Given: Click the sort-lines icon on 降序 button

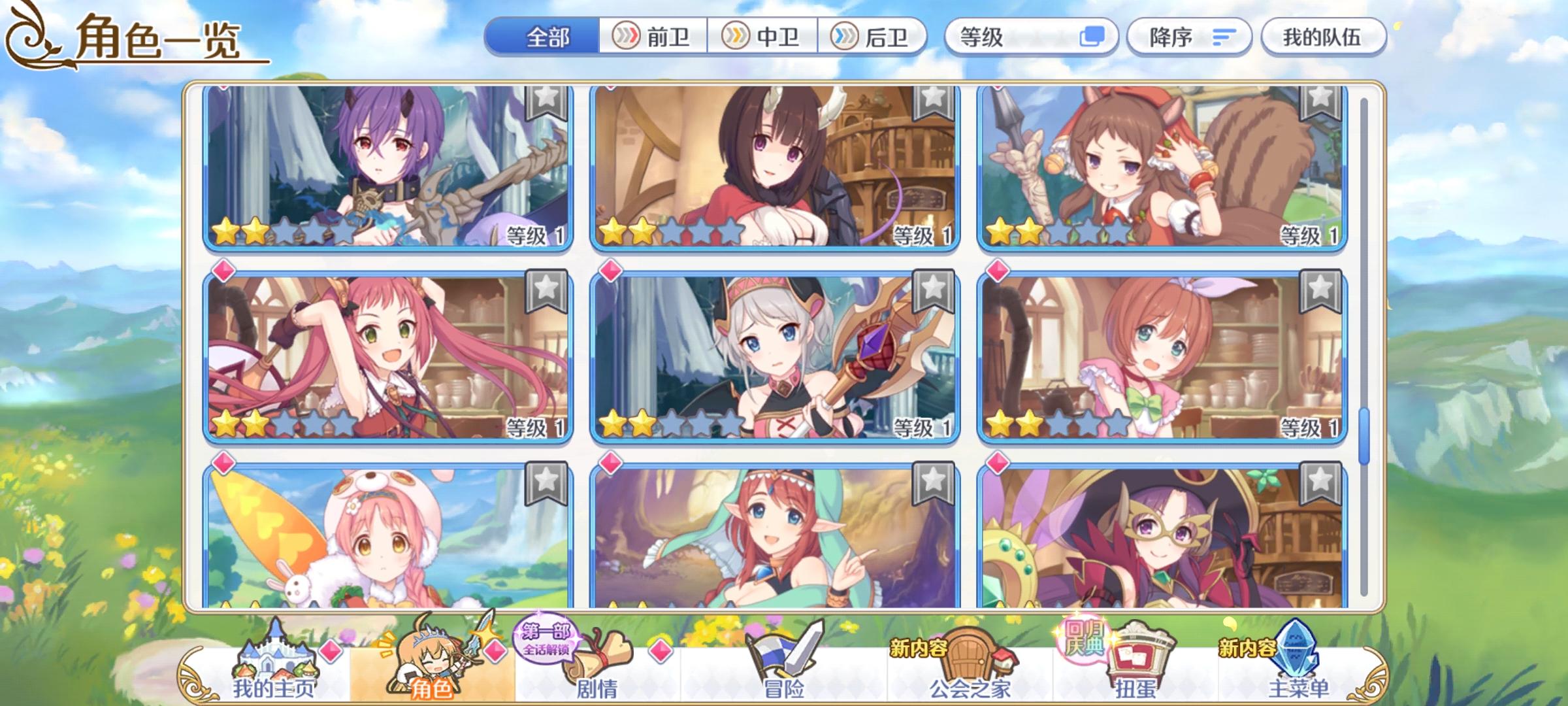Looking at the screenshot, I should pyautogui.click(x=1224, y=38).
